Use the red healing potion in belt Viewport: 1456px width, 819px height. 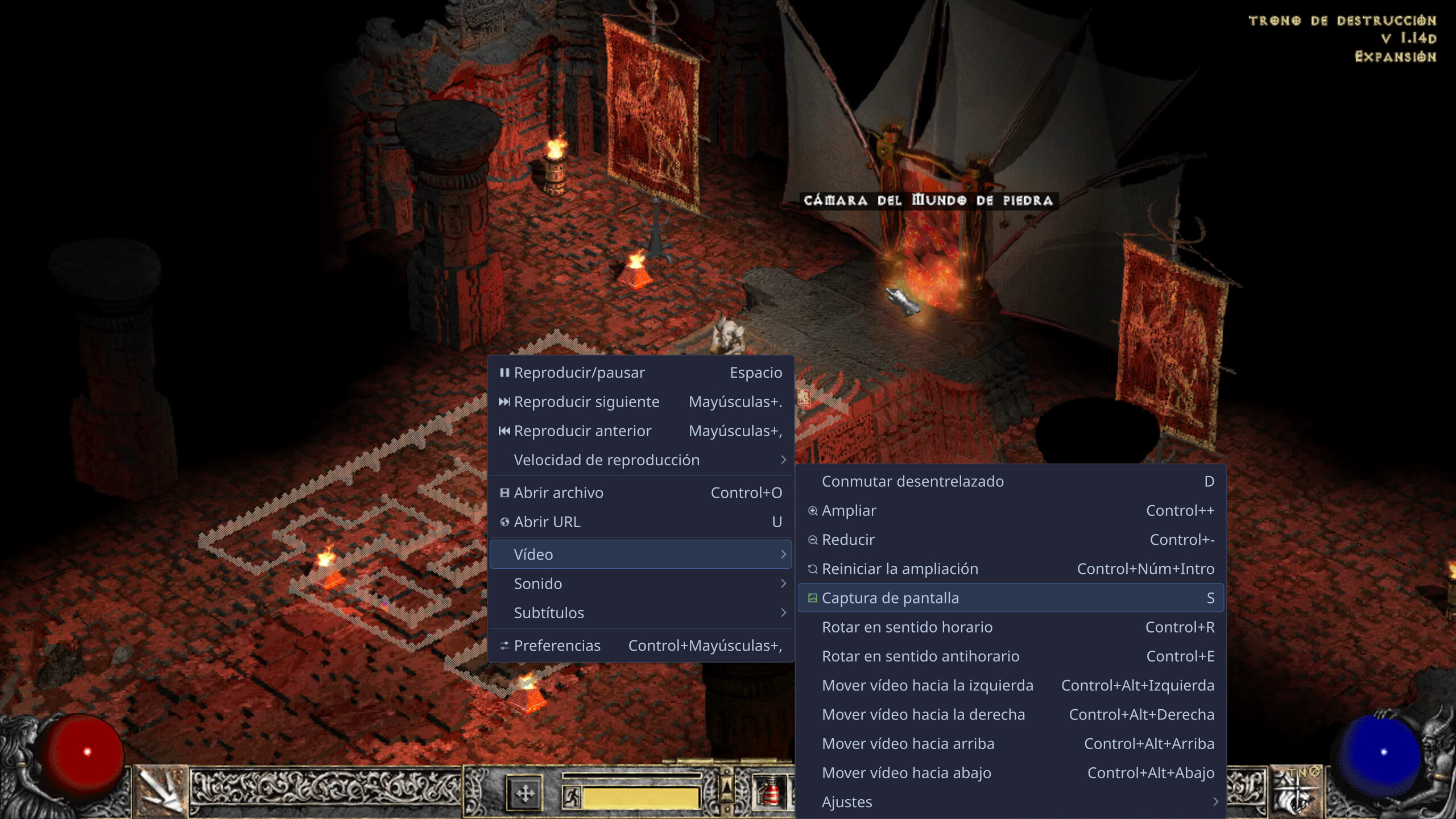tap(771, 793)
